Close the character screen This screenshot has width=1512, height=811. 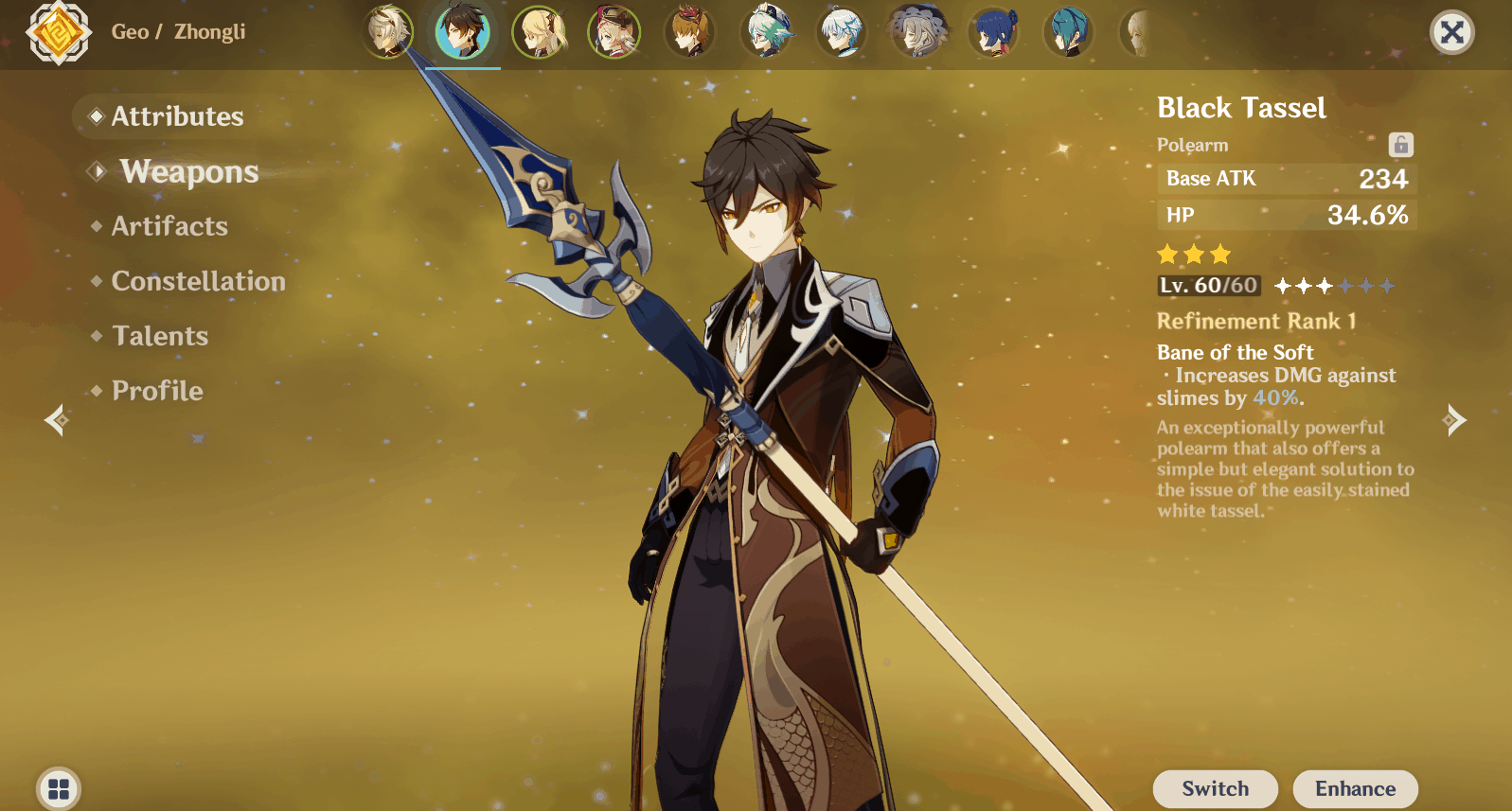[x=1451, y=32]
